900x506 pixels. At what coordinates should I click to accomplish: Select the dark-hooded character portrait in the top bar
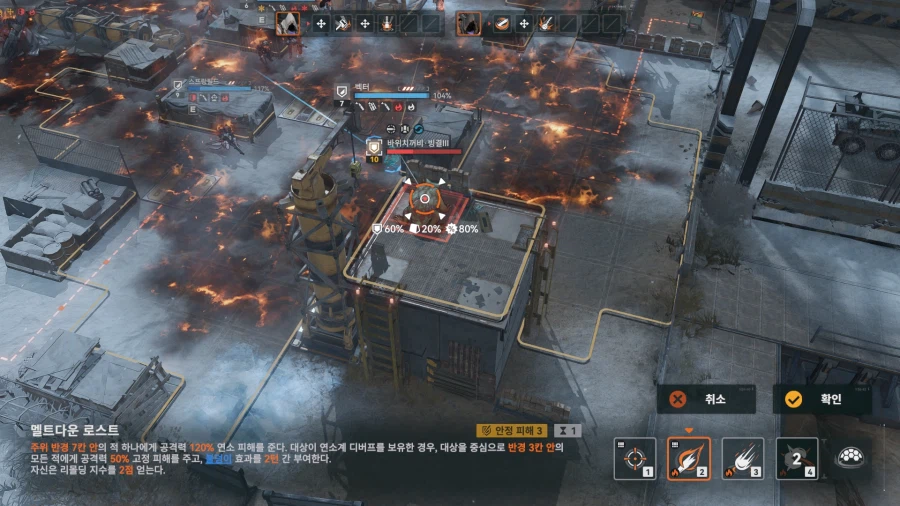[469, 23]
